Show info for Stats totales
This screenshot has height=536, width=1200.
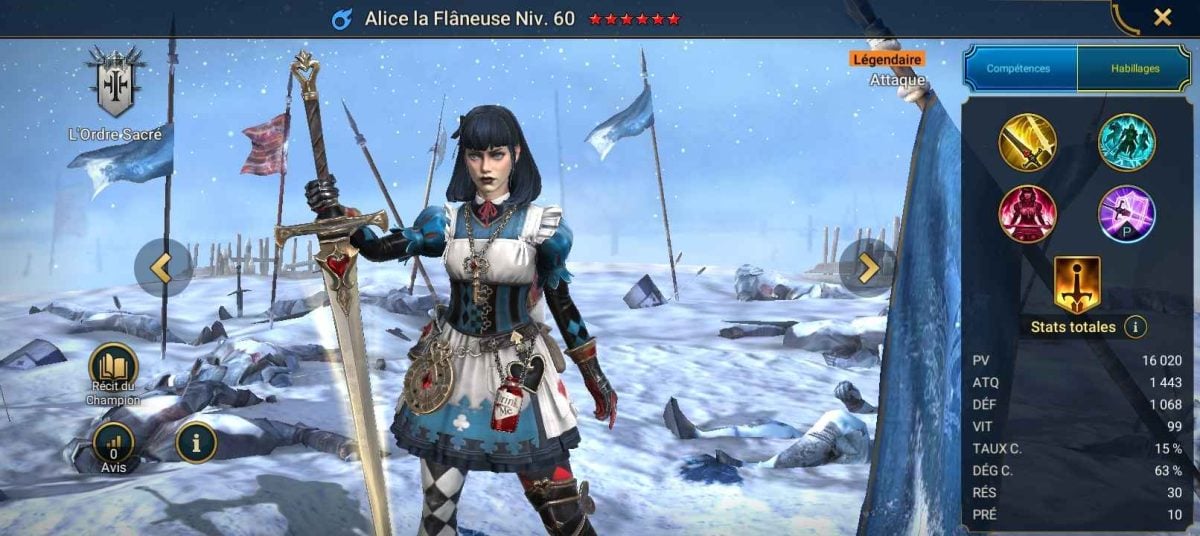pos(1135,327)
